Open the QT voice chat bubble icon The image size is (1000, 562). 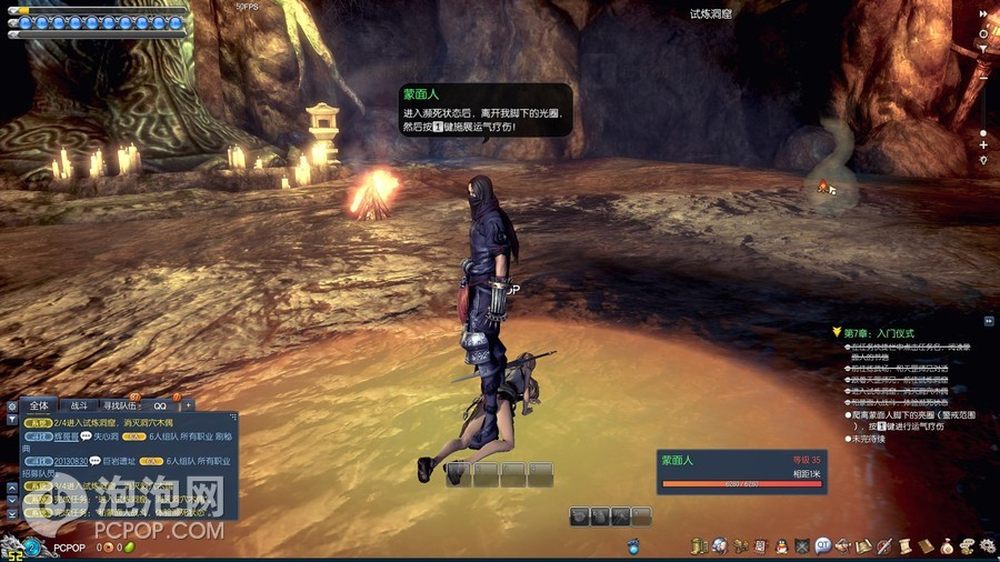click(823, 545)
